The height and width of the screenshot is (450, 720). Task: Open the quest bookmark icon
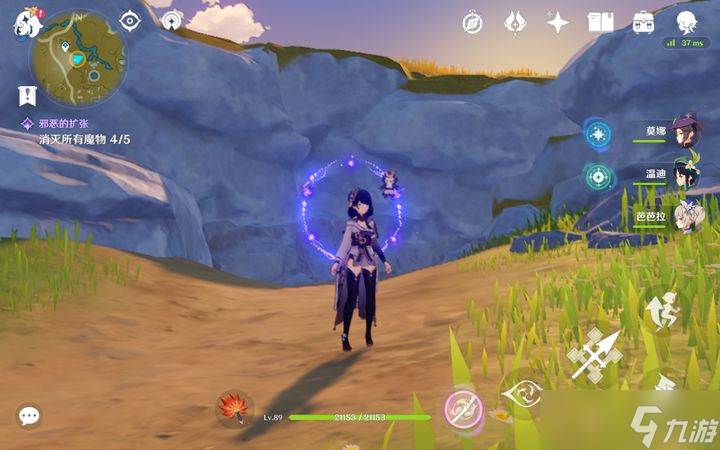click(x=27, y=95)
